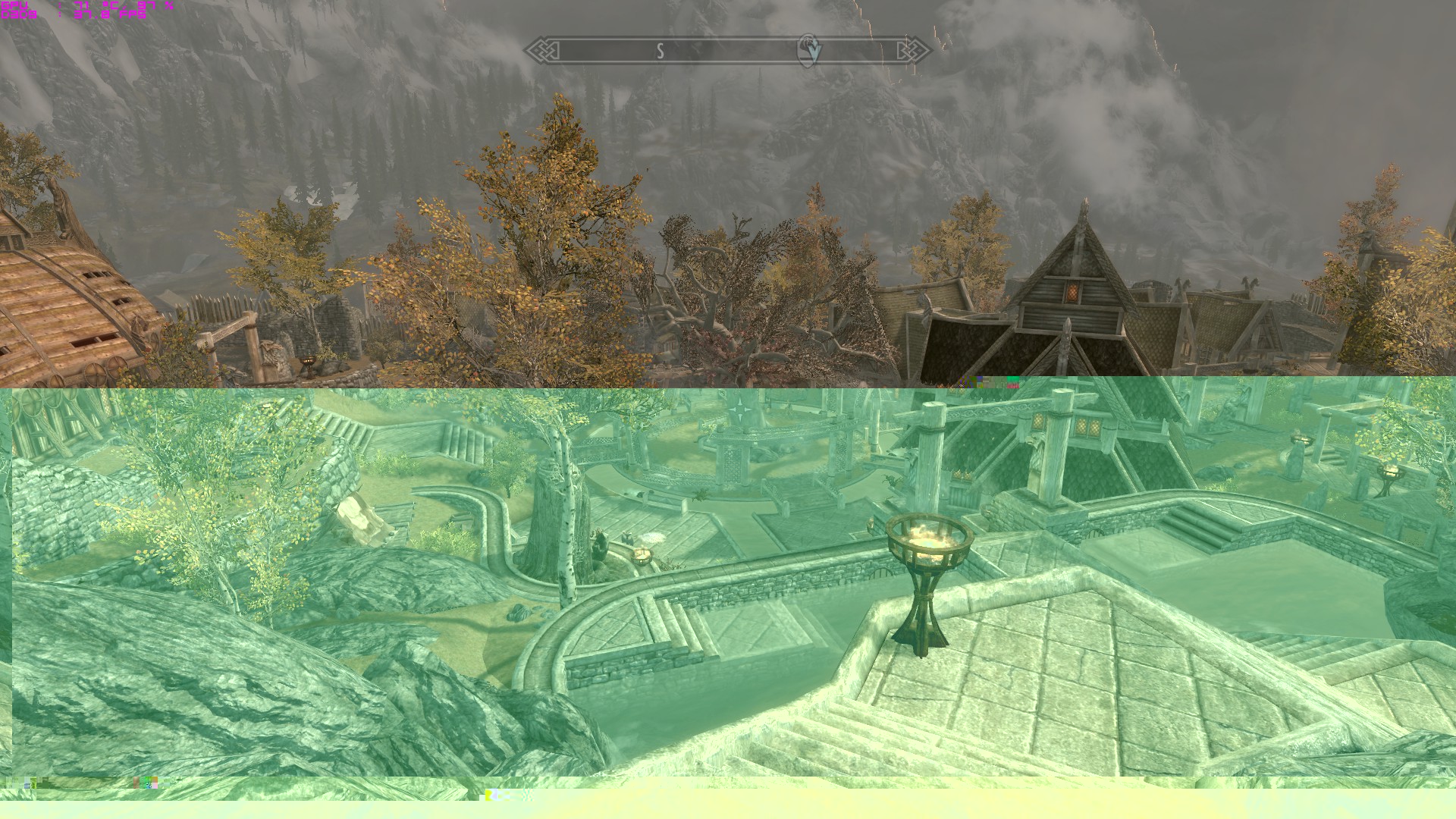
Task: Click the S heading on the compass bar
Action: click(661, 51)
